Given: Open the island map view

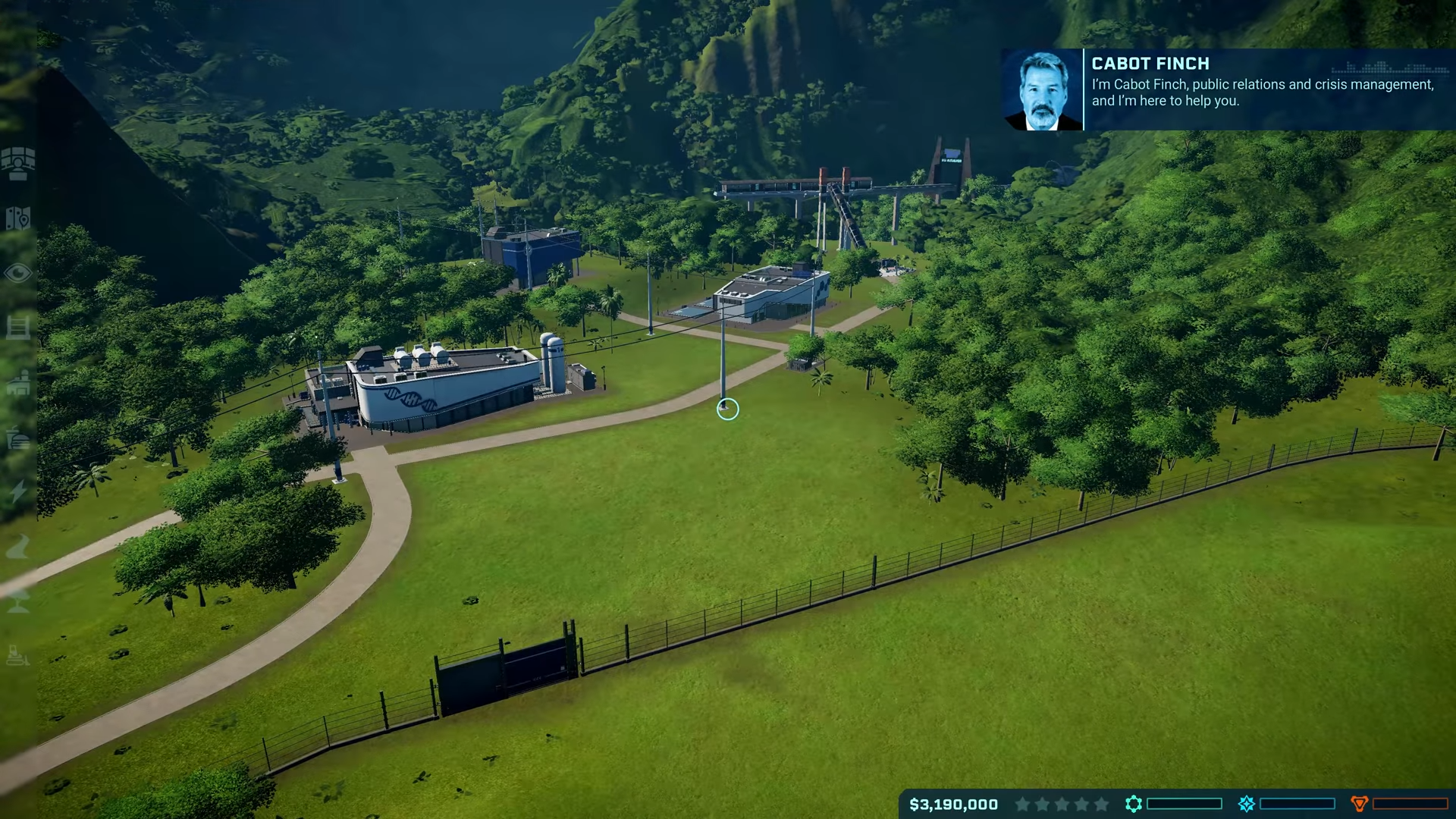Looking at the screenshot, I should (x=18, y=218).
